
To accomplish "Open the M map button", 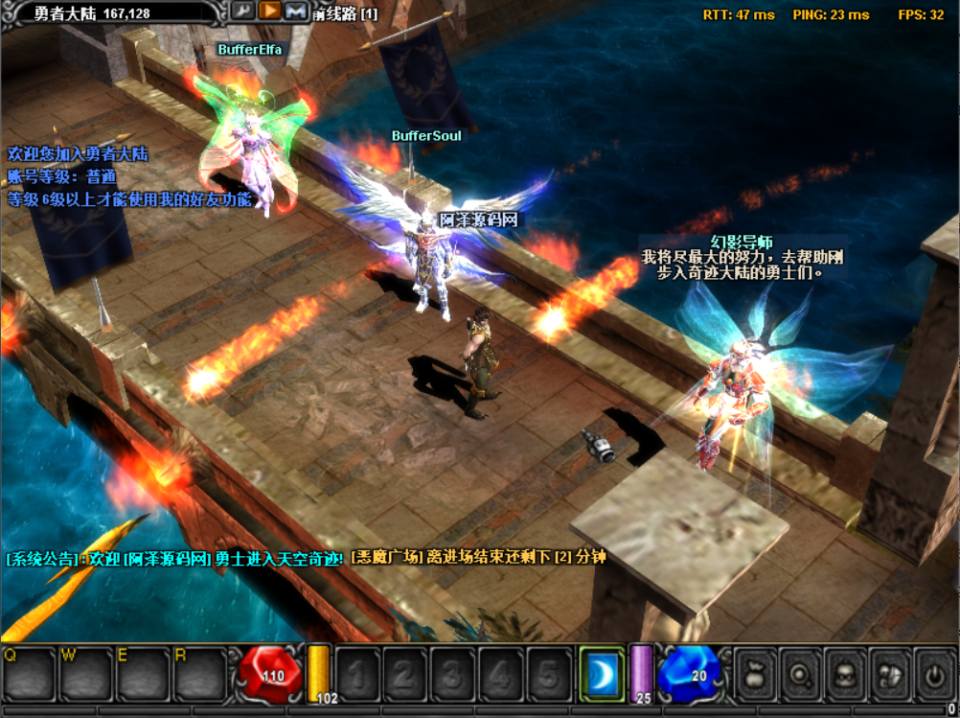I will point(294,11).
